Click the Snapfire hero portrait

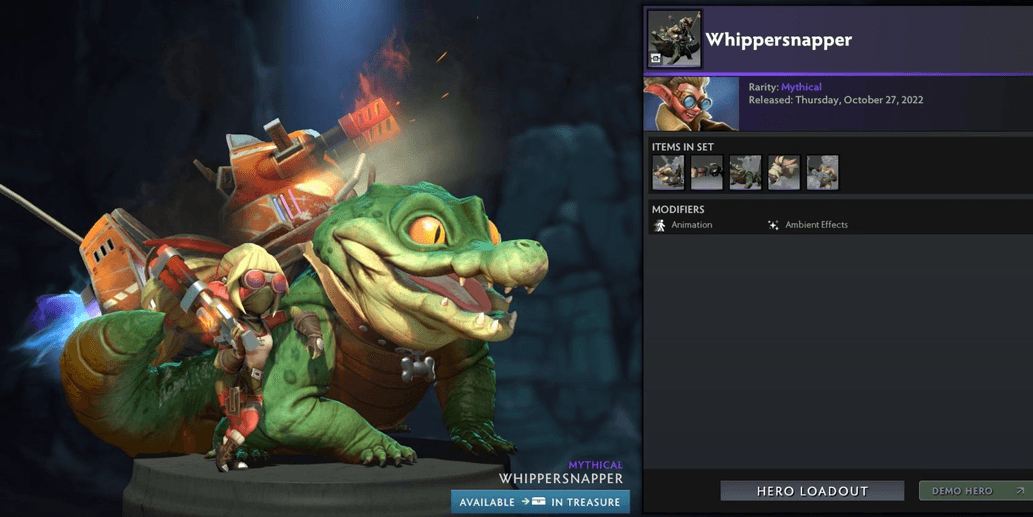click(x=691, y=104)
